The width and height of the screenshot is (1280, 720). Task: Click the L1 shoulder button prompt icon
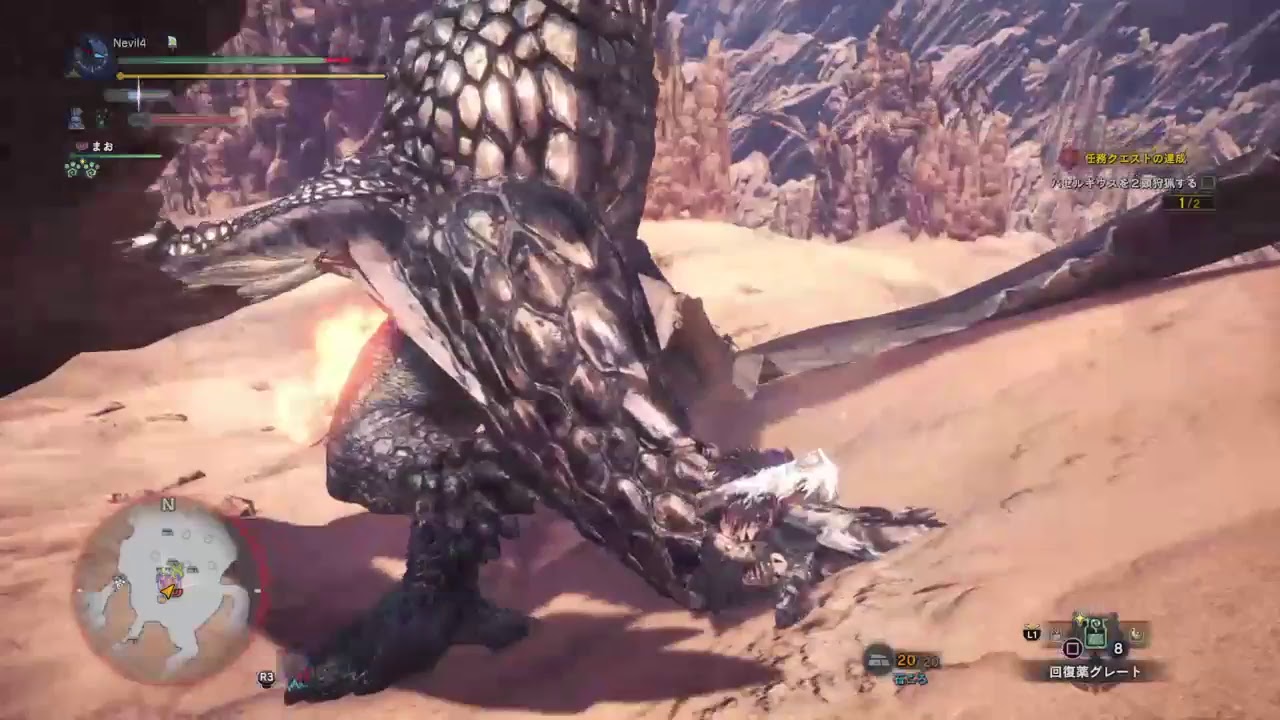1033,634
